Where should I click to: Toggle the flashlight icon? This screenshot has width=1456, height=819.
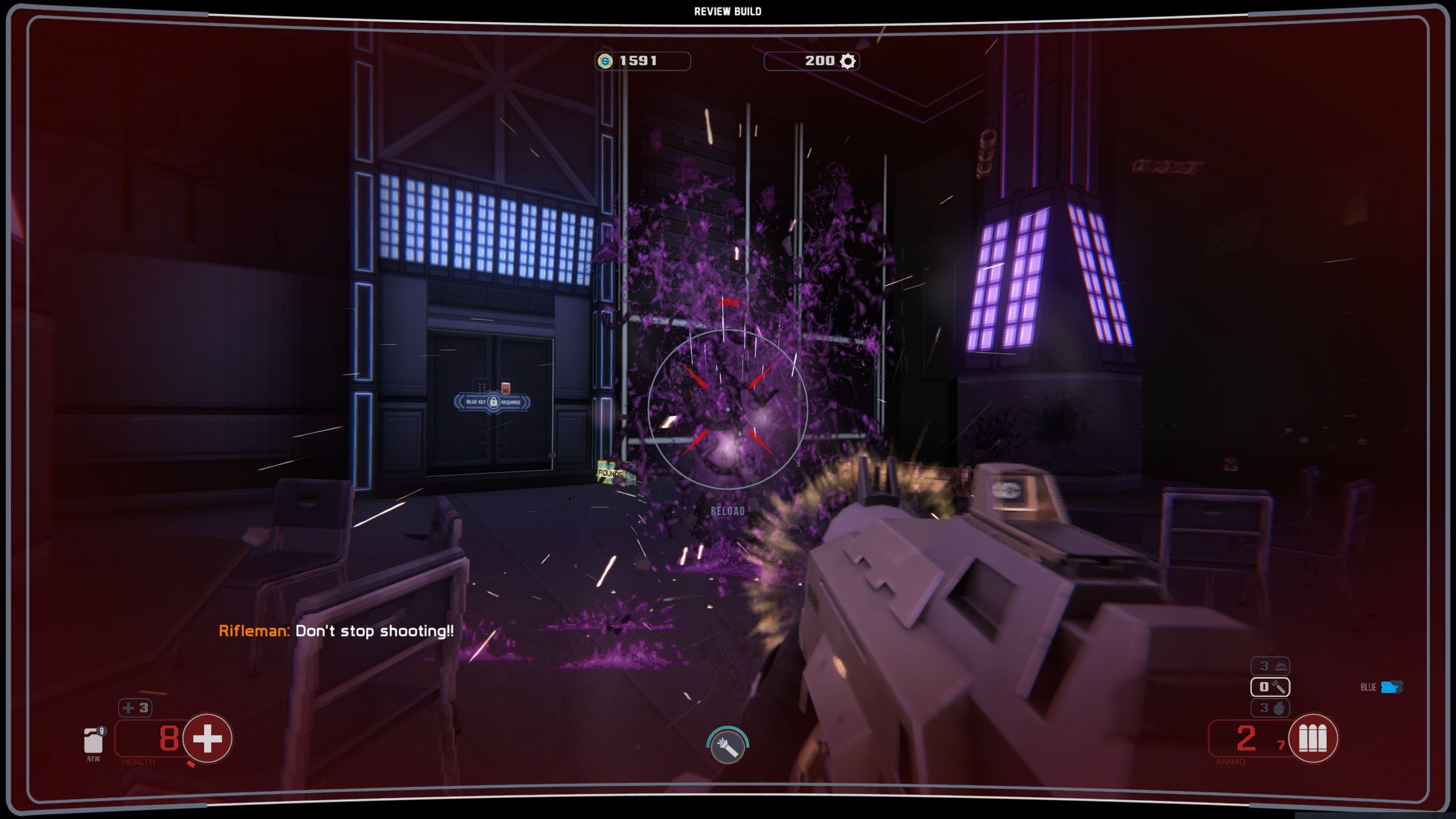pos(727,746)
